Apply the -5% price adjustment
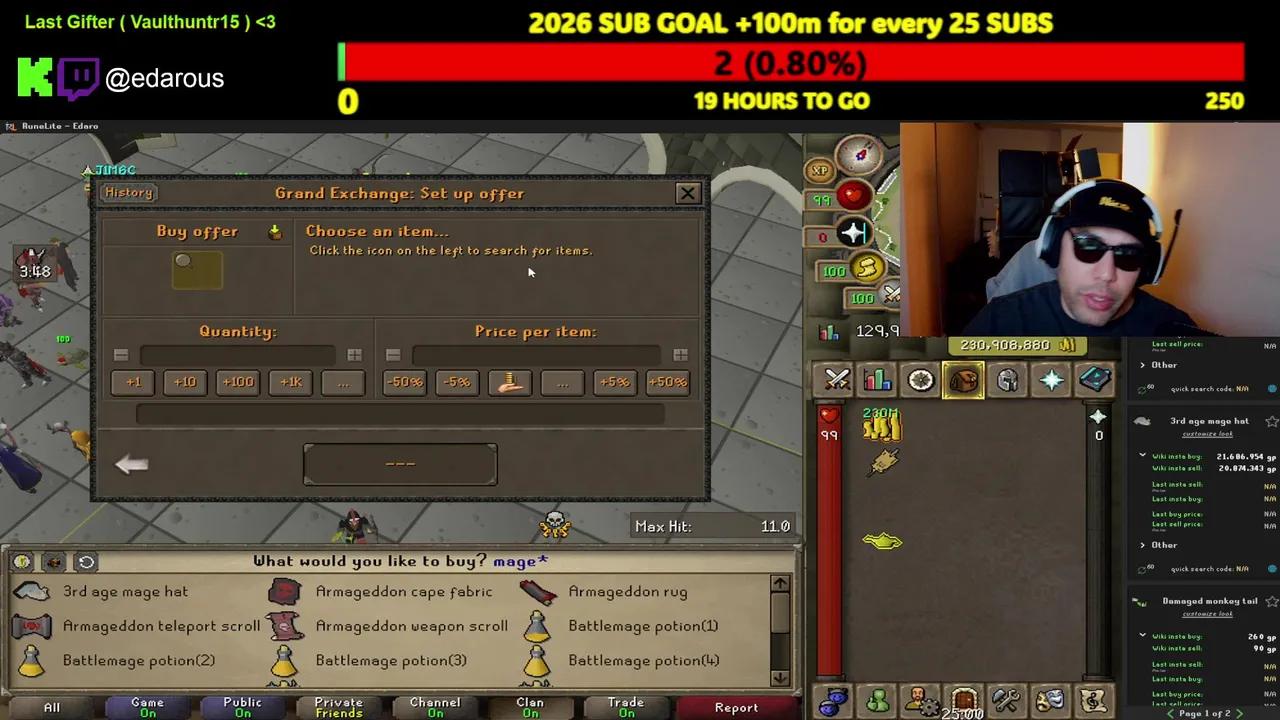This screenshot has width=1280, height=720. pos(456,381)
